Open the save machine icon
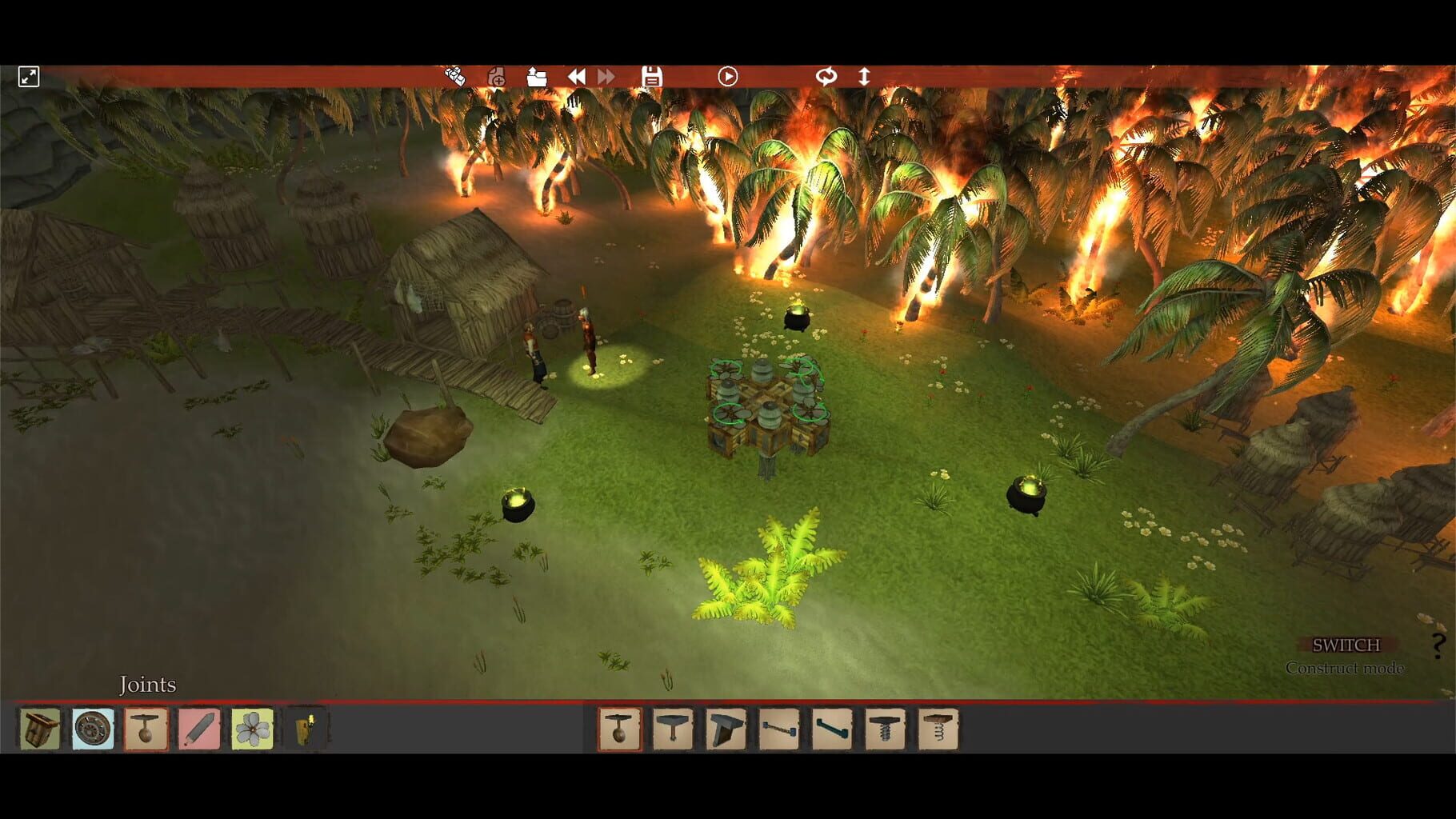This screenshot has width=1456, height=819. pos(652,76)
